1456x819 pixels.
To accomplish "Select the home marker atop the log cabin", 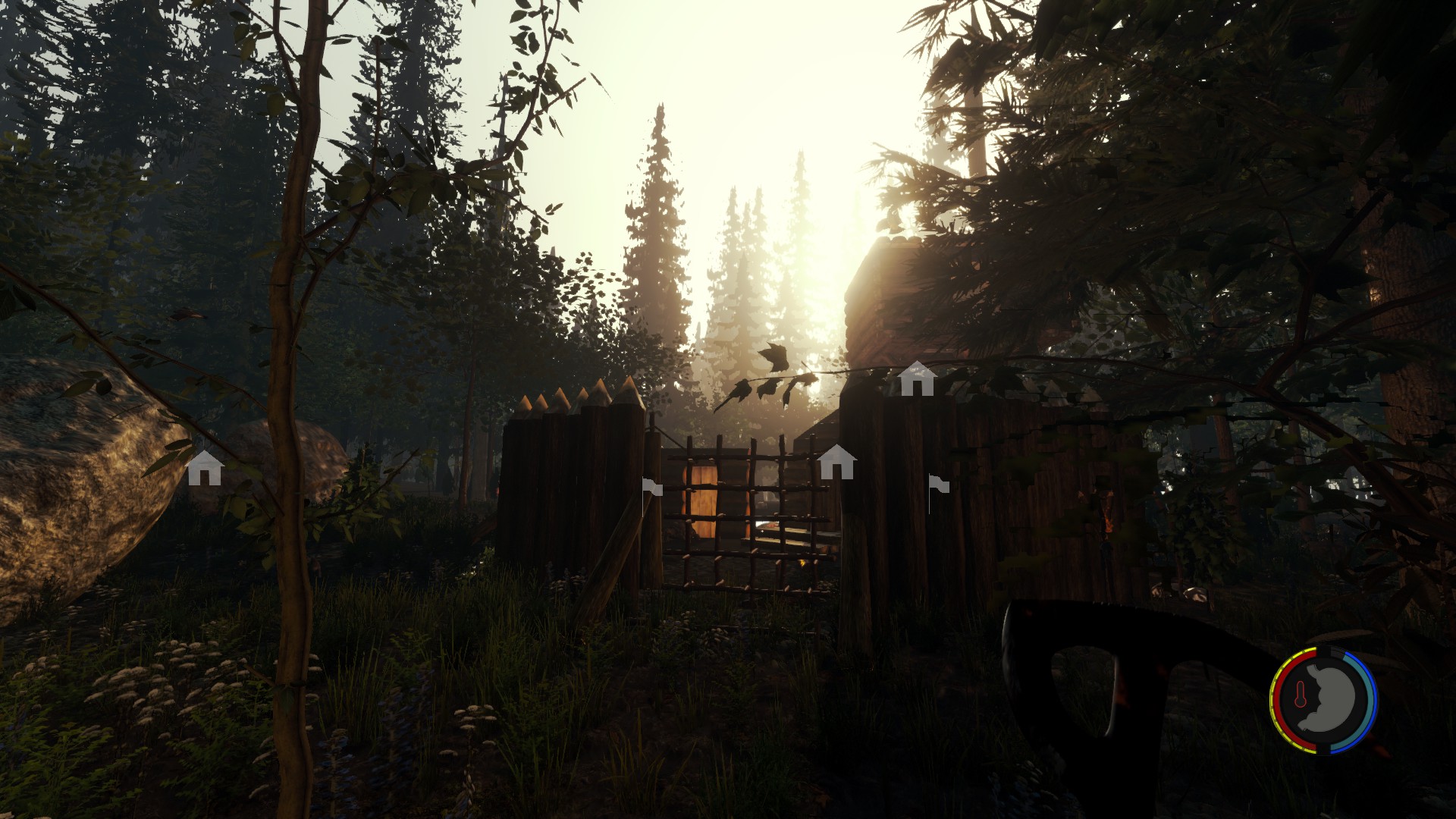I will click(916, 378).
